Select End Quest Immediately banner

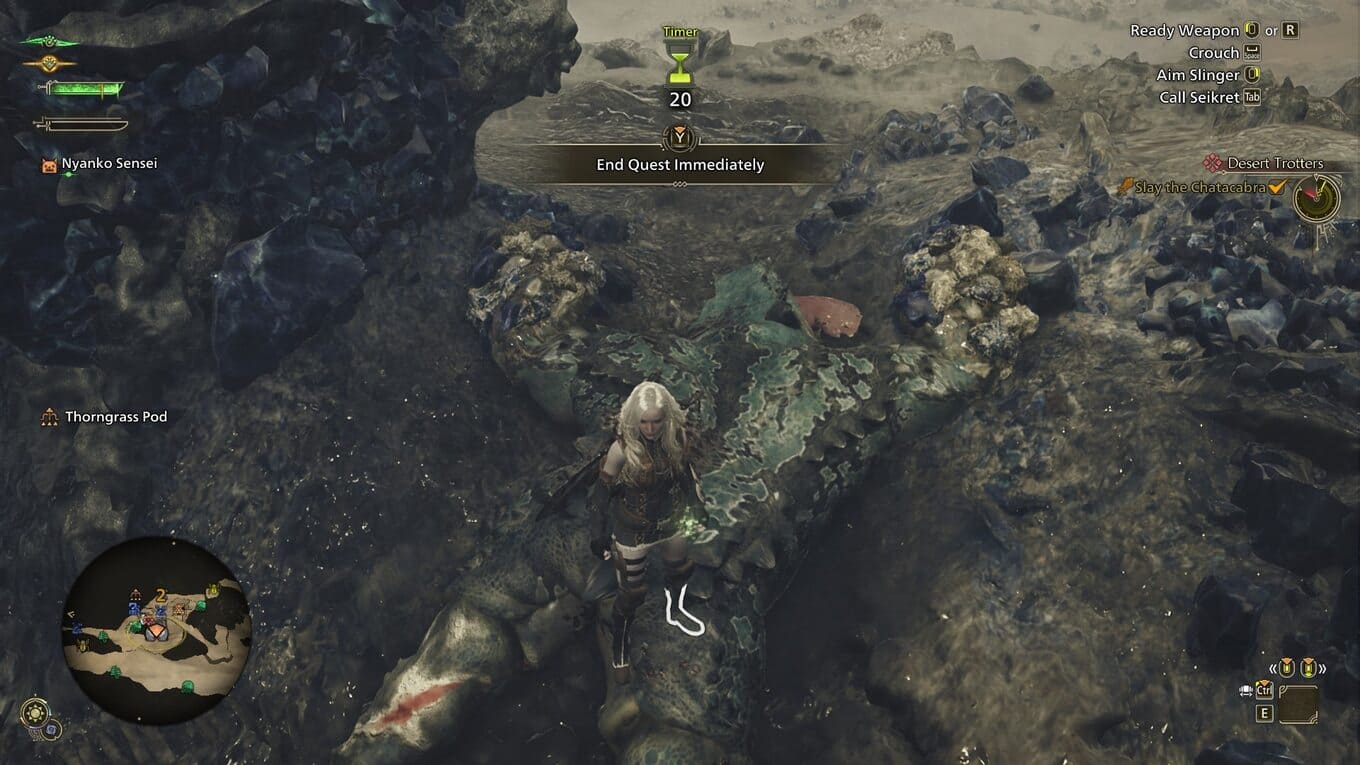coord(680,165)
